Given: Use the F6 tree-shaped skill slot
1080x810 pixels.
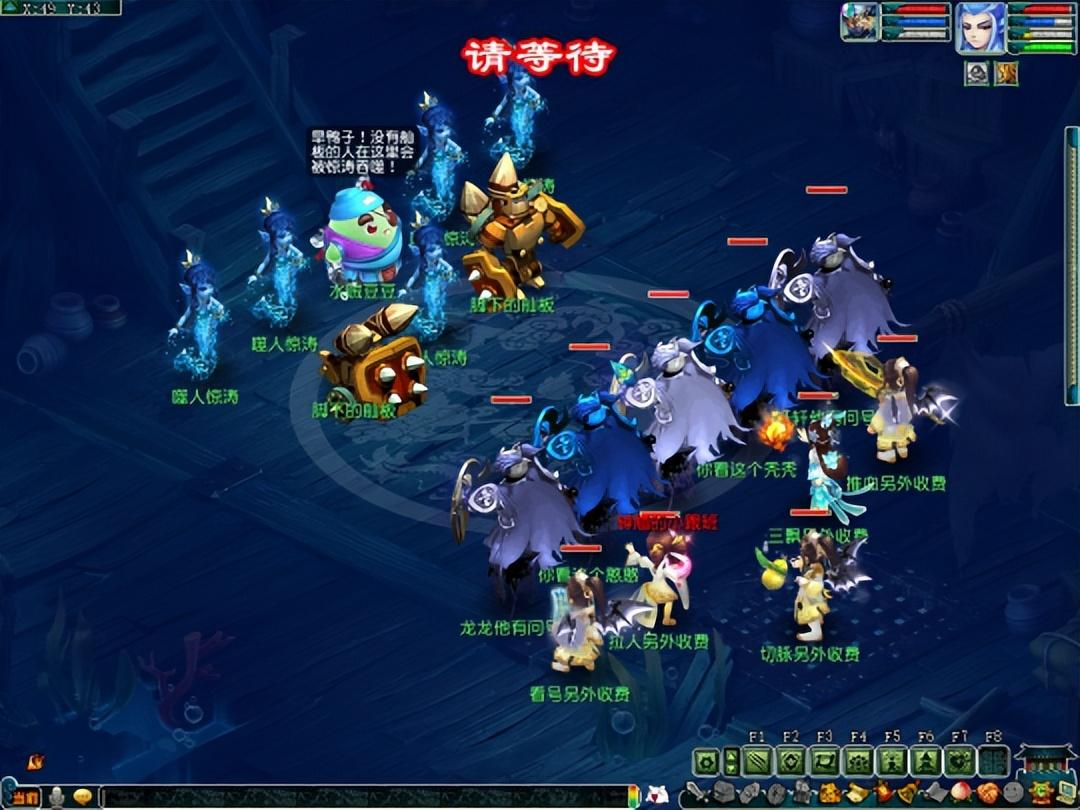Looking at the screenshot, I should pos(926,762).
